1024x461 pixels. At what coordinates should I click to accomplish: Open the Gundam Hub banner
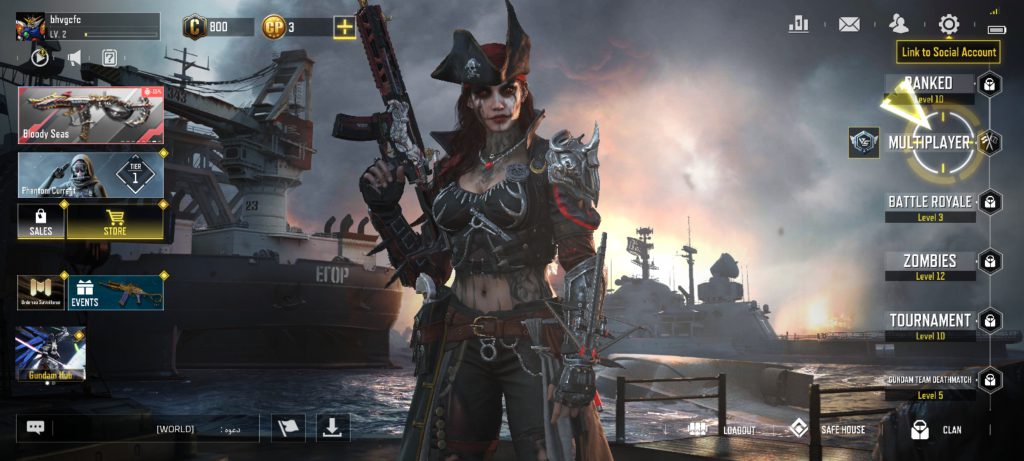[x=51, y=353]
